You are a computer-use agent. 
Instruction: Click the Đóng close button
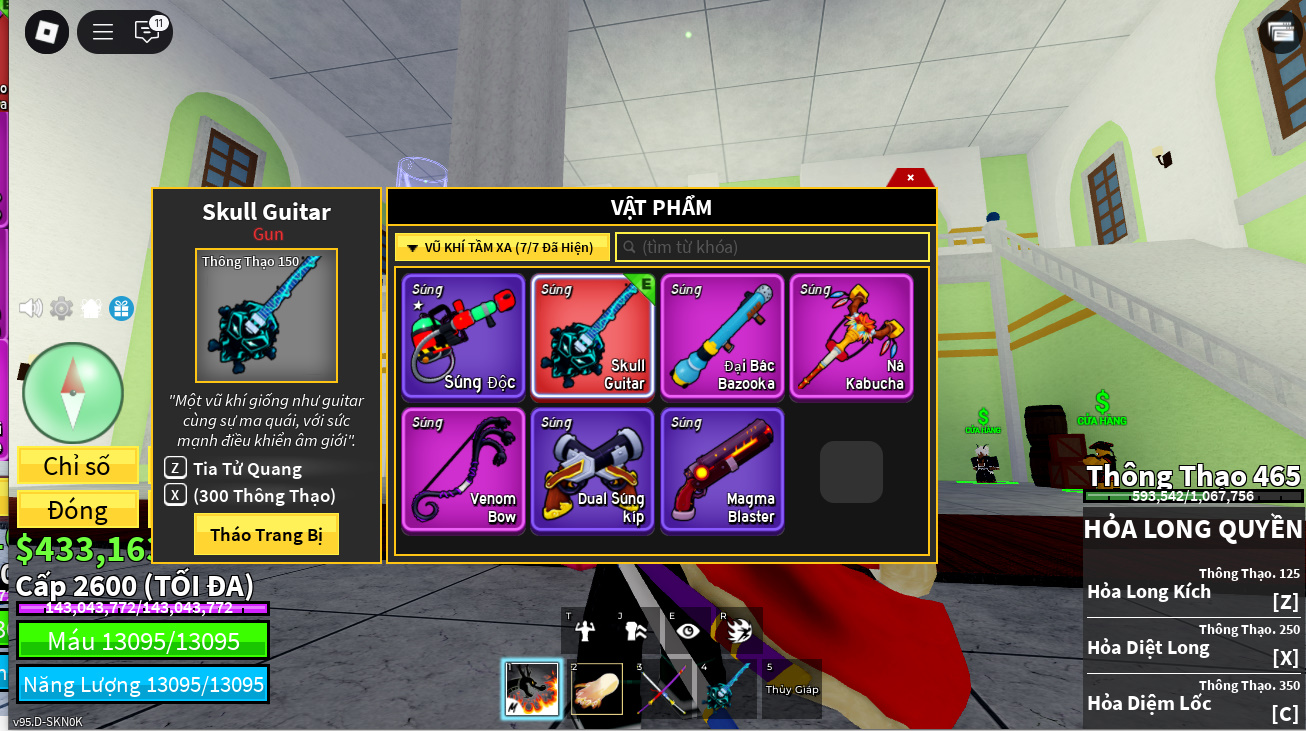[x=77, y=509]
